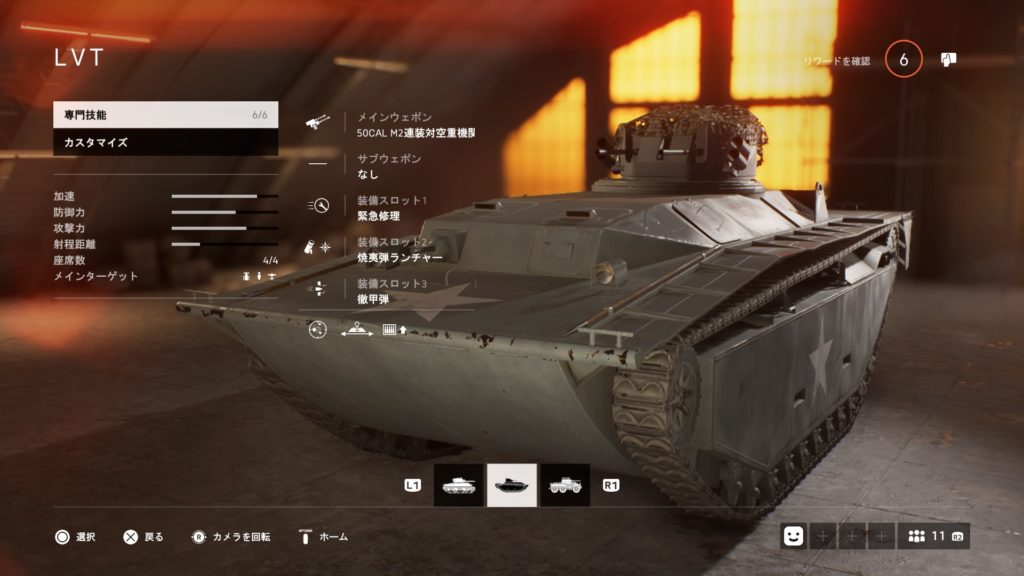The width and height of the screenshot is (1024, 576).
Task: Select the 専門技能 menu entry
Action: (x=165, y=115)
